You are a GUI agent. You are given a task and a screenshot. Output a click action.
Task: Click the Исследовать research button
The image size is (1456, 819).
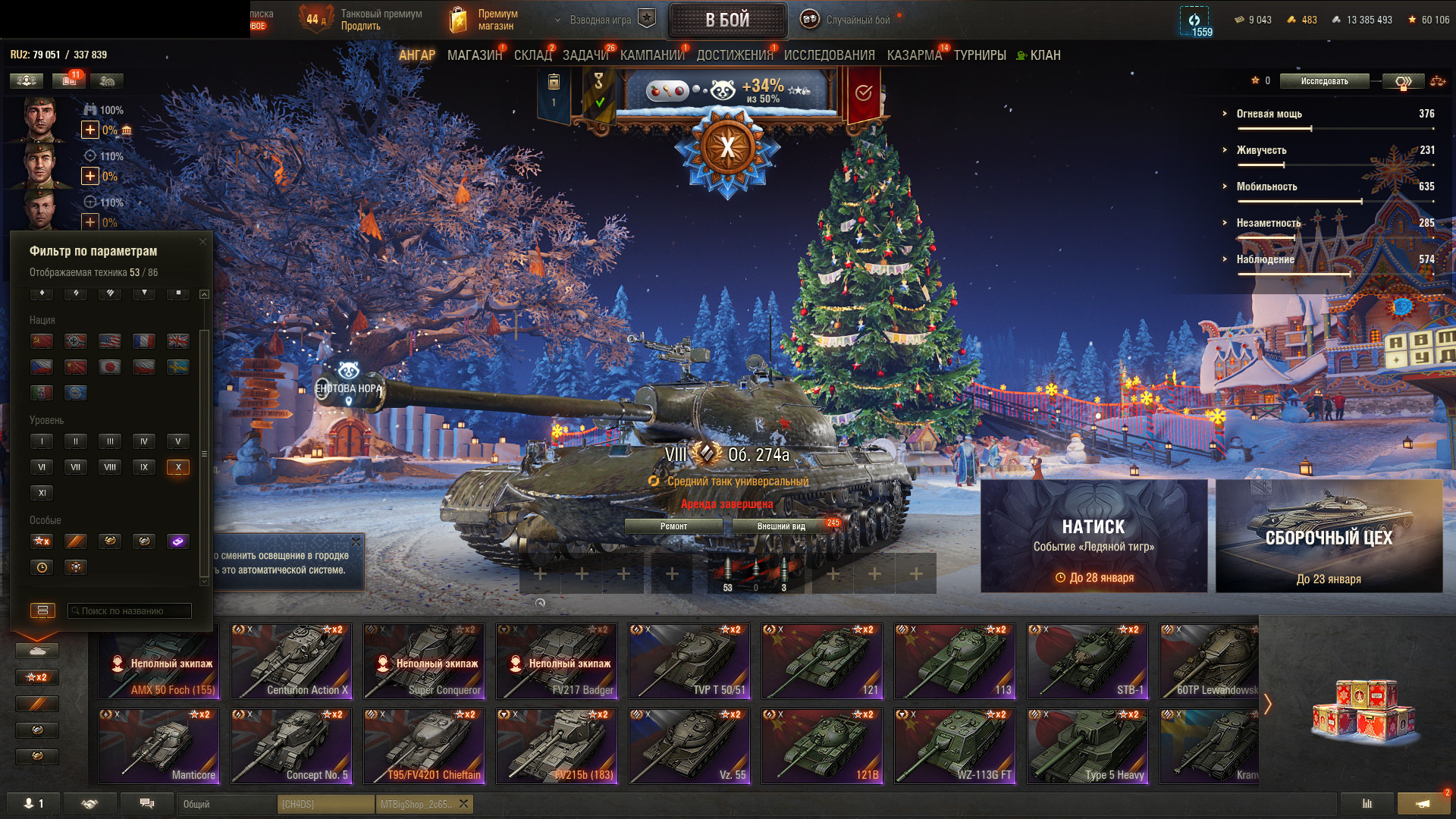pos(1324,81)
